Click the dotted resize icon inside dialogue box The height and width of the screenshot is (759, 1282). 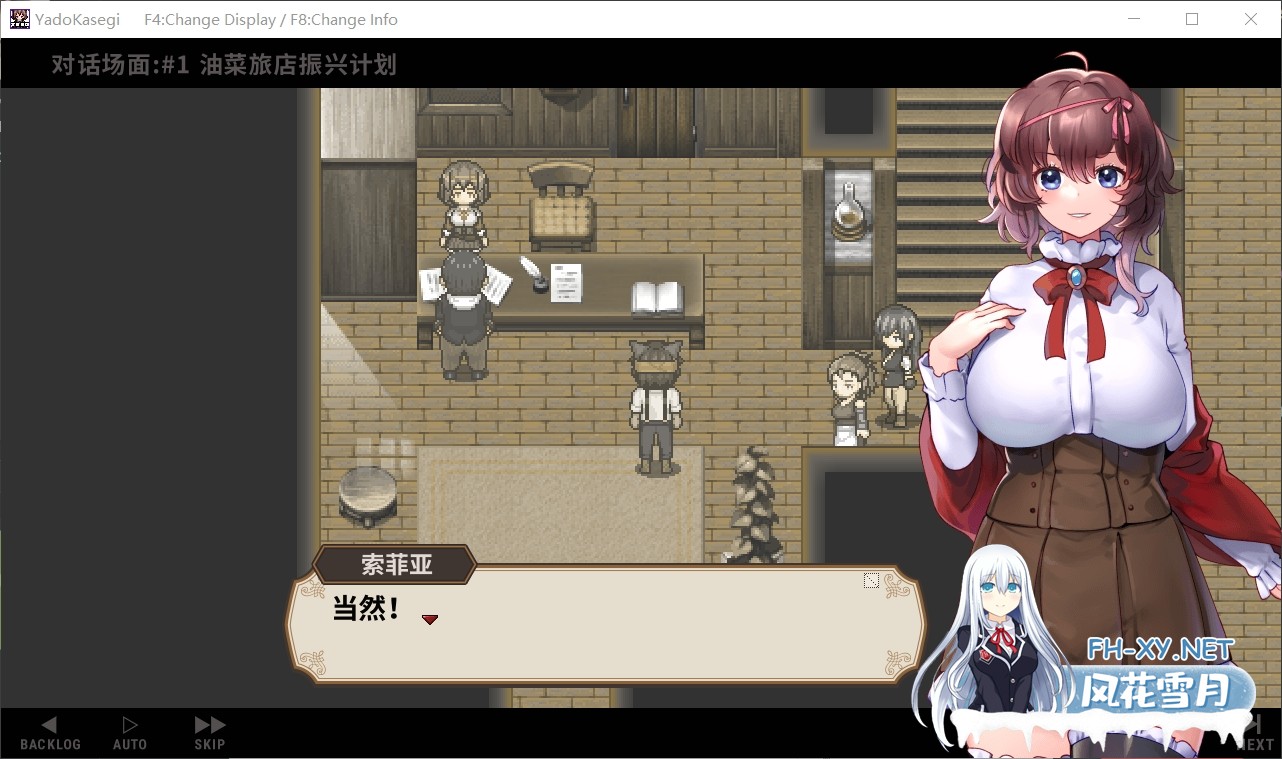[x=870, y=579]
